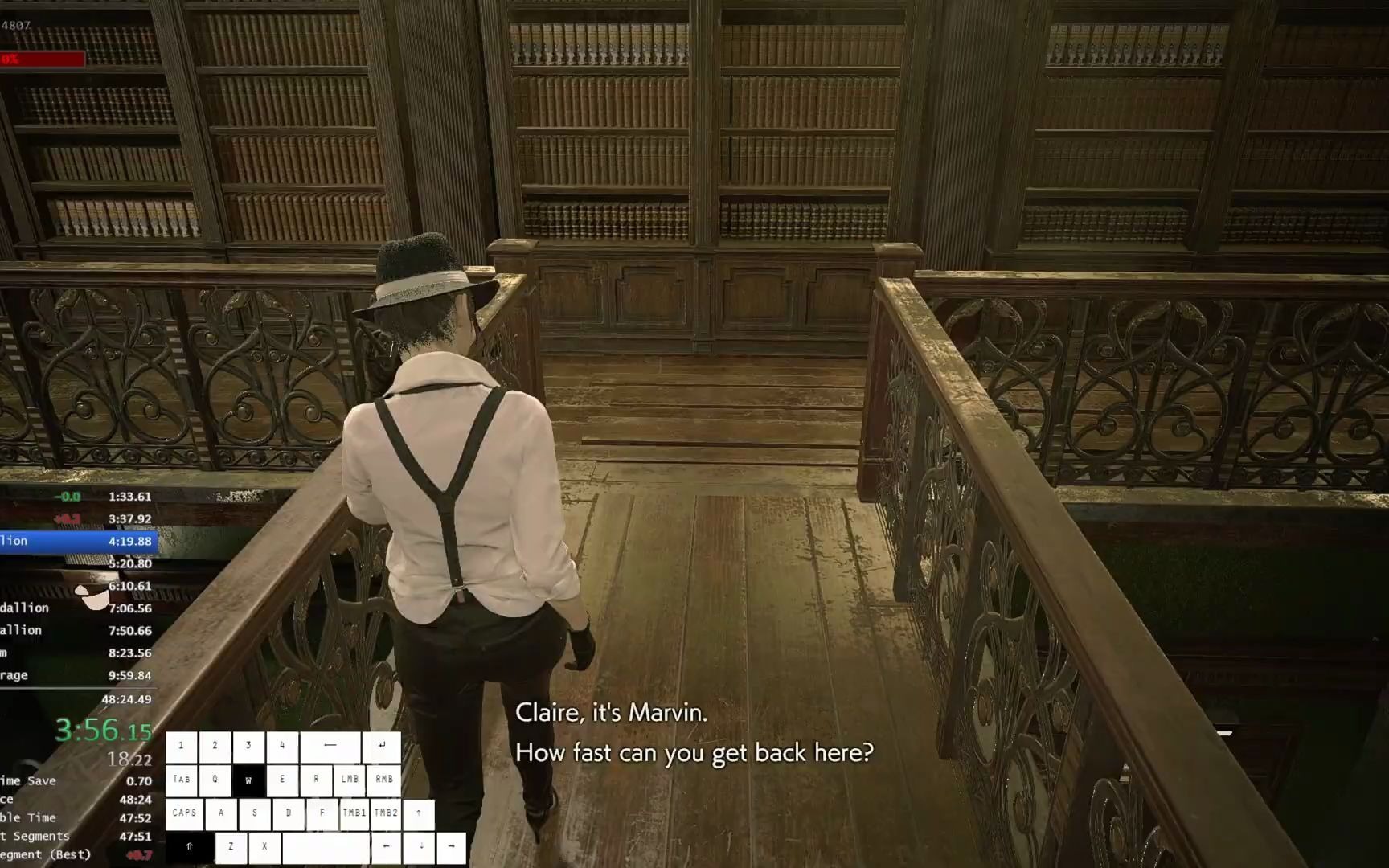The width and height of the screenshot is (1389, 868).
Task: Select the Backspace key on the overlay
Action: click(x=329, y=746)
